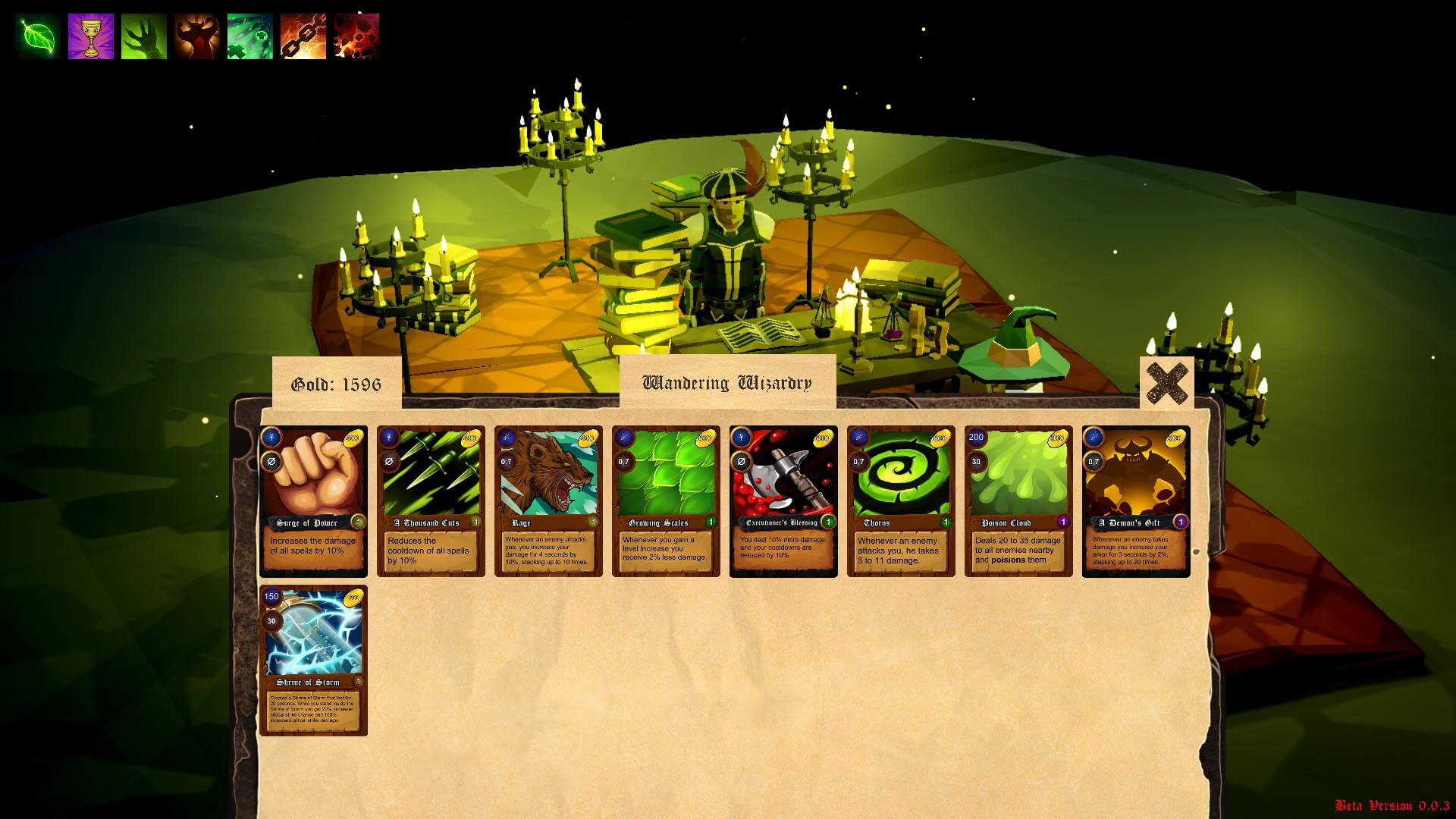Select the Executioner's Blessing card

click(x=783, y=501)
